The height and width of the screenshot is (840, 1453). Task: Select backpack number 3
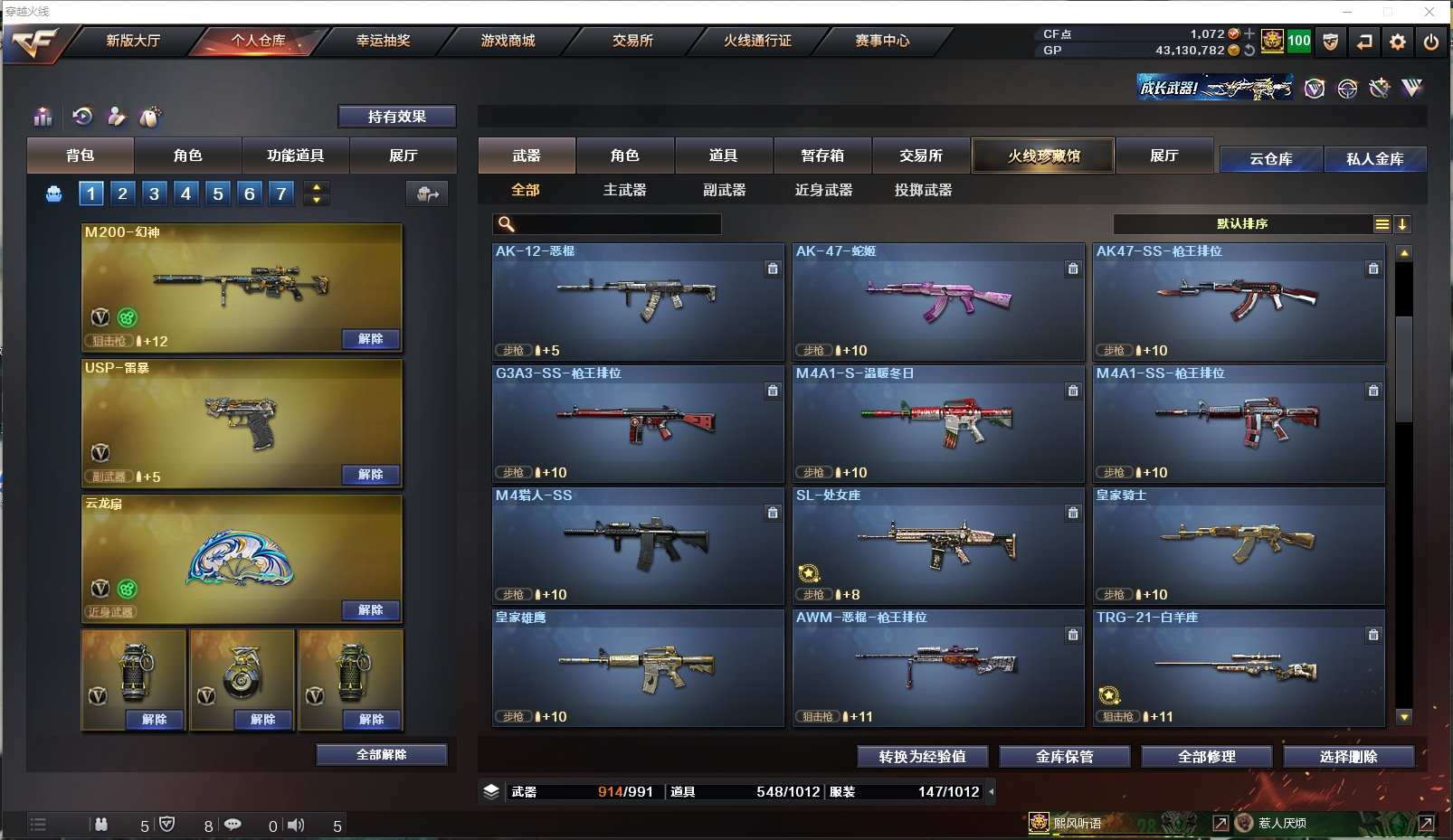[155, 193]
